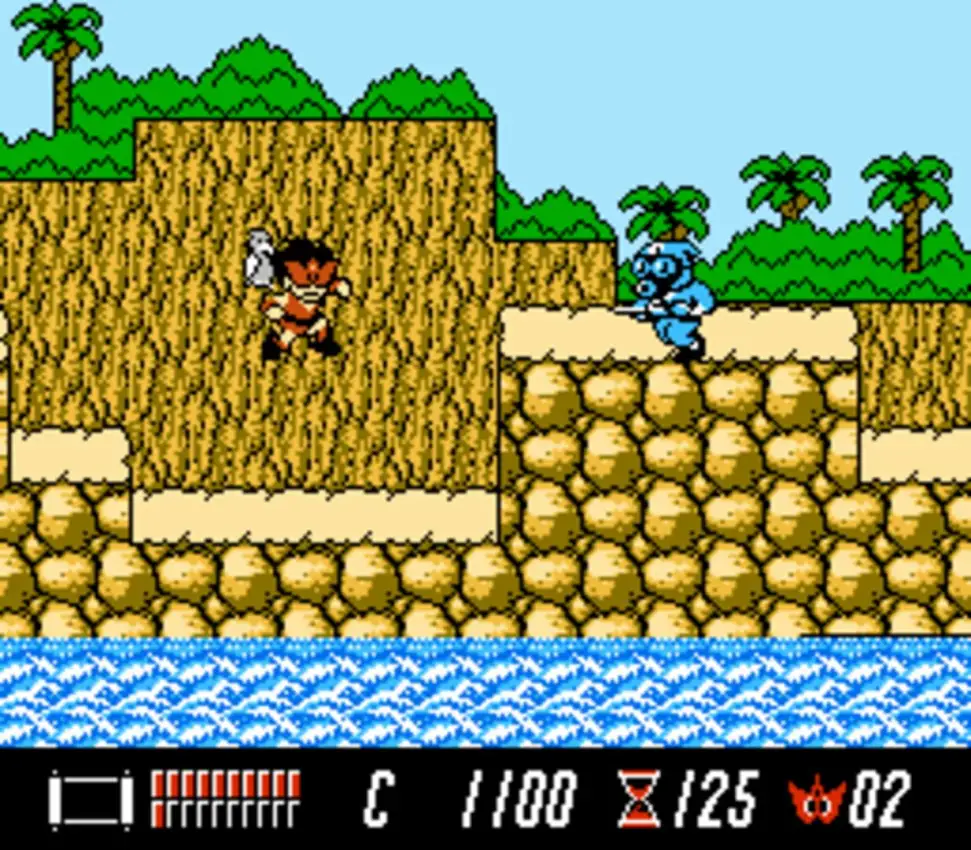
Task: Select the scroll item icon
Action: tap(90, 799)
